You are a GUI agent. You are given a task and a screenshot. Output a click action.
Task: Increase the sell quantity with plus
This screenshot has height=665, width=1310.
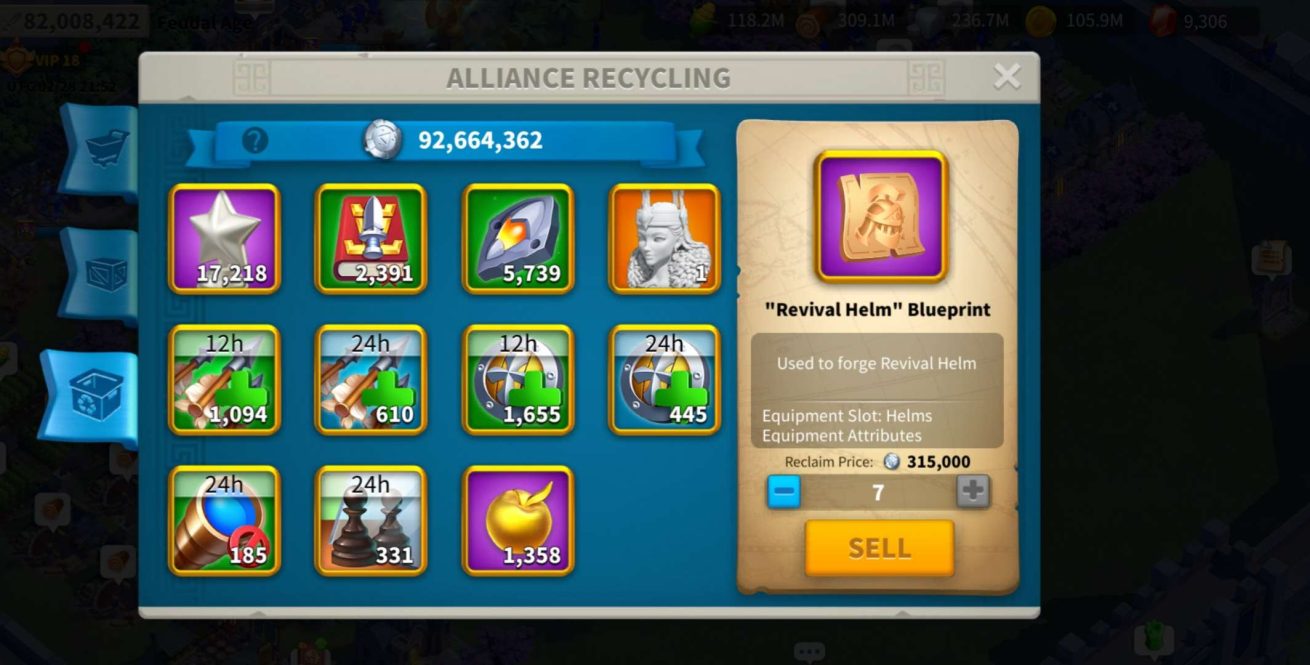pos(973,492)
